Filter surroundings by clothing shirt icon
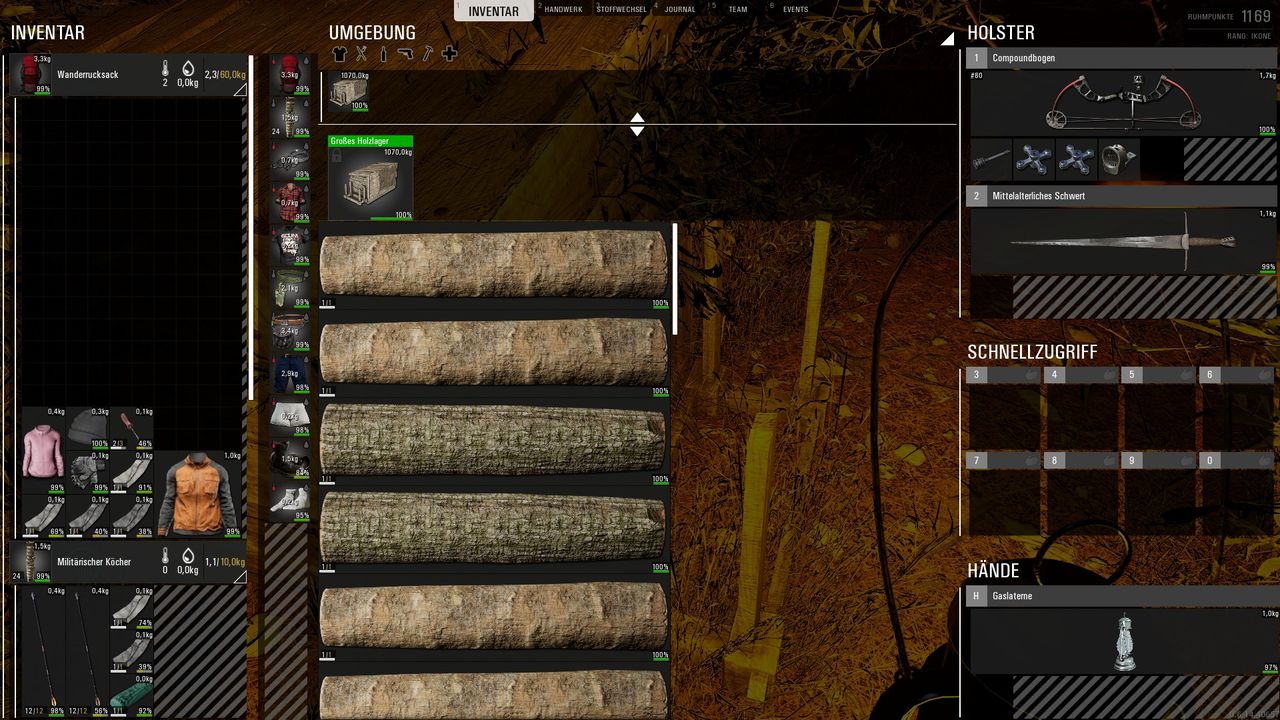The image size is (1280, 720). (339, 54)
